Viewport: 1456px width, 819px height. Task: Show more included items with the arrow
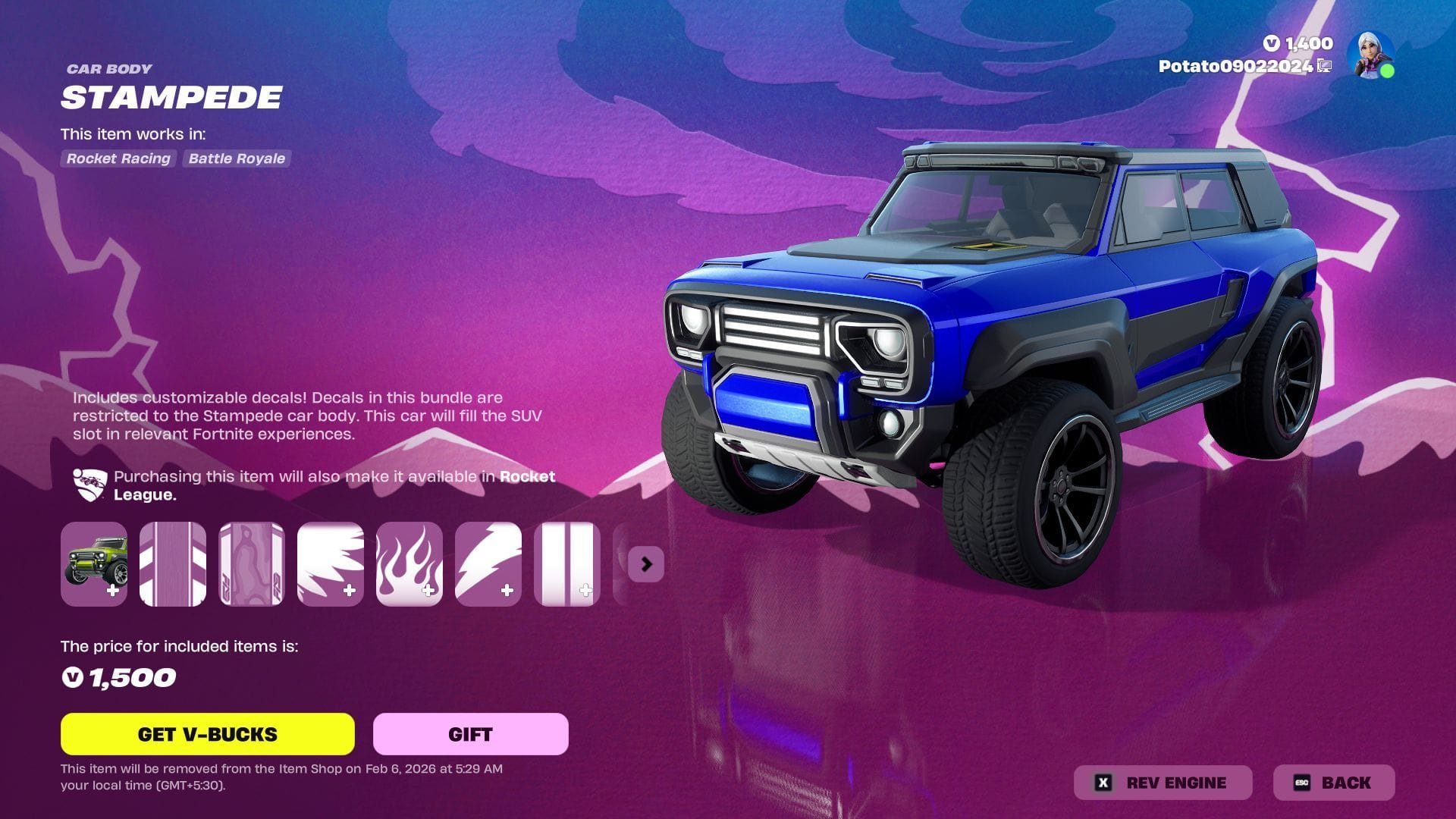tap(646, 564)
